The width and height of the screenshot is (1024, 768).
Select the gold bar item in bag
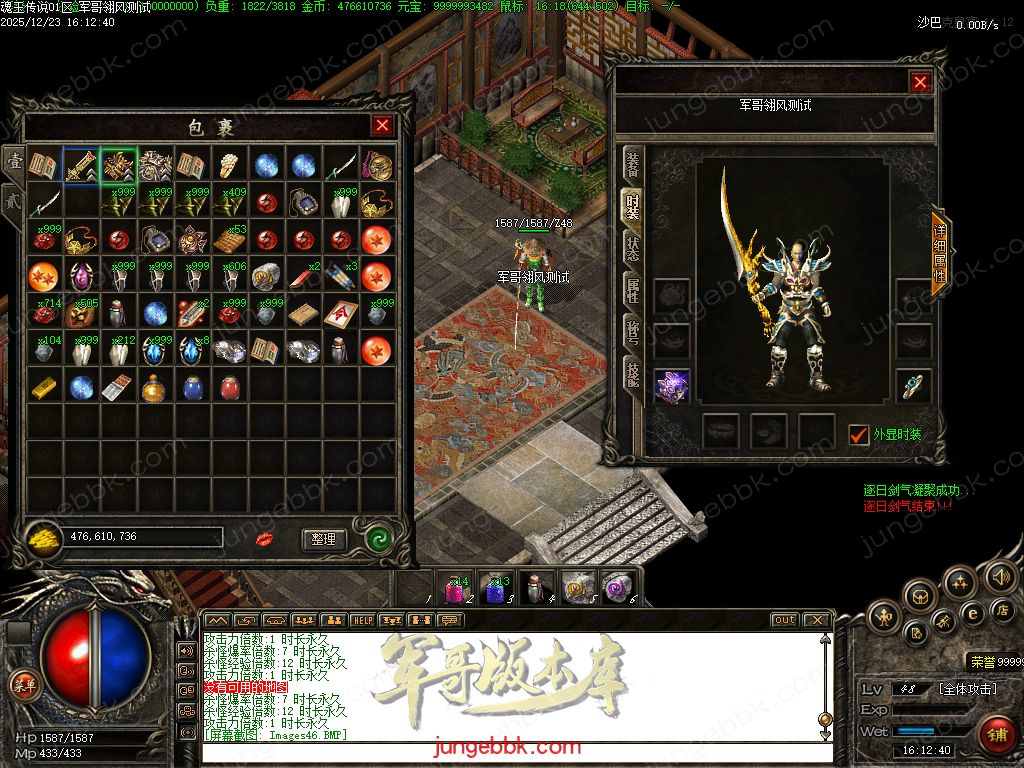tap(44, 386)
